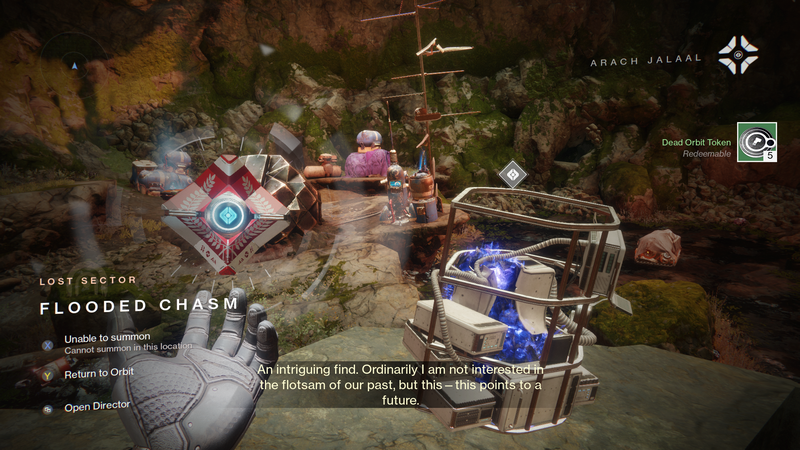
Task: Click the Dead Orbit Token icon
Action: (756, 142)
